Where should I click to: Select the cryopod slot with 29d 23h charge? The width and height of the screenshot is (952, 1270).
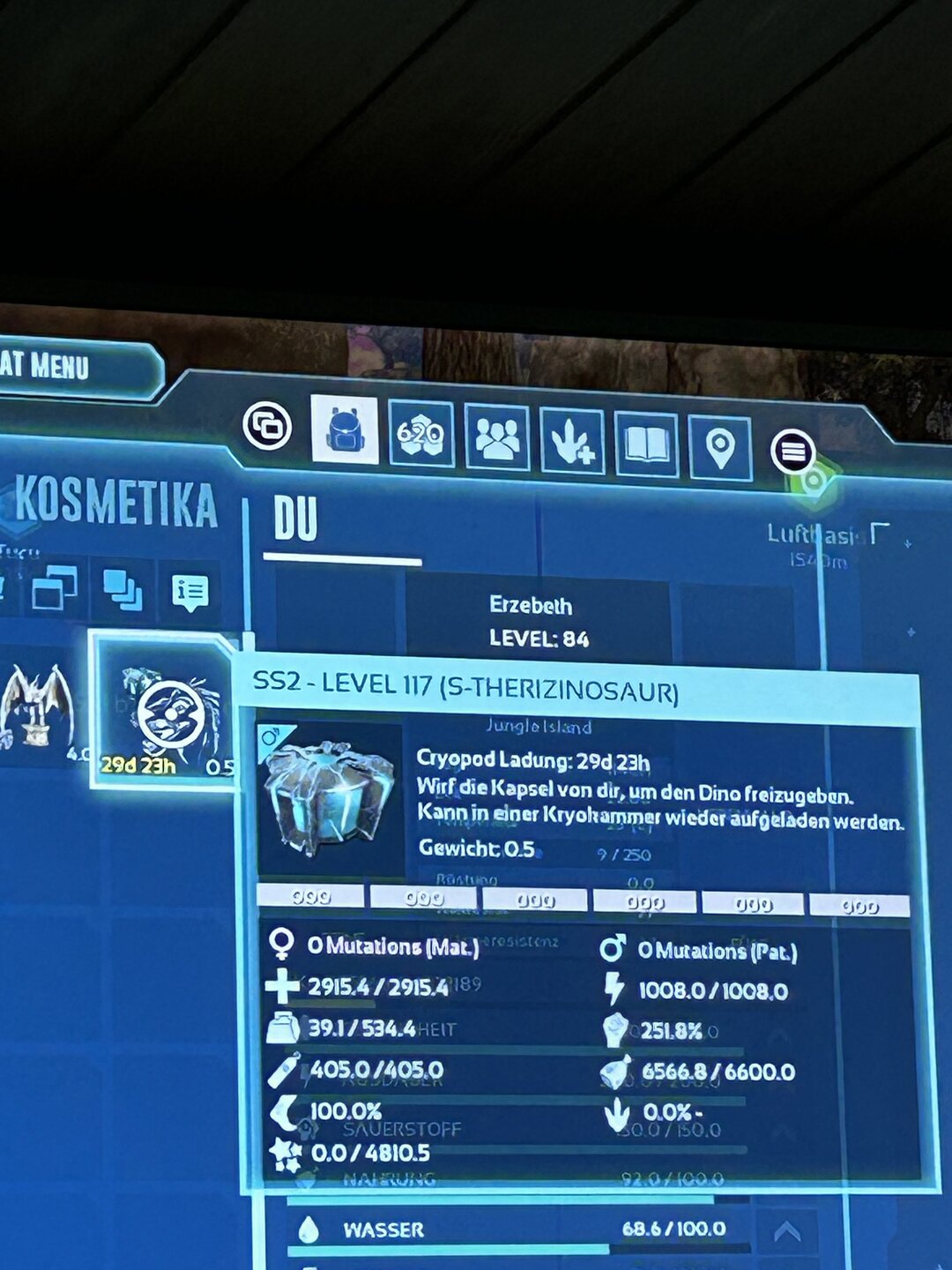pyautogui.click(x=165, y=713)
